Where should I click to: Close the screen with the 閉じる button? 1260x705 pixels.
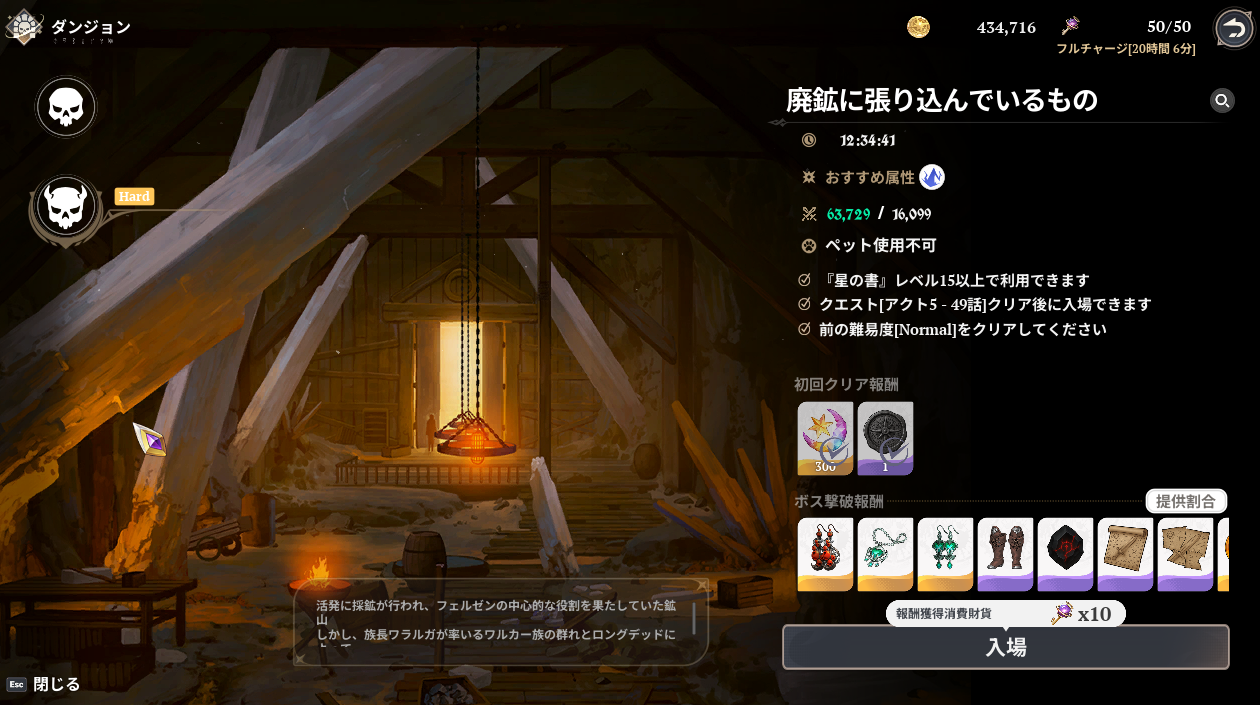tap(56, 684)
